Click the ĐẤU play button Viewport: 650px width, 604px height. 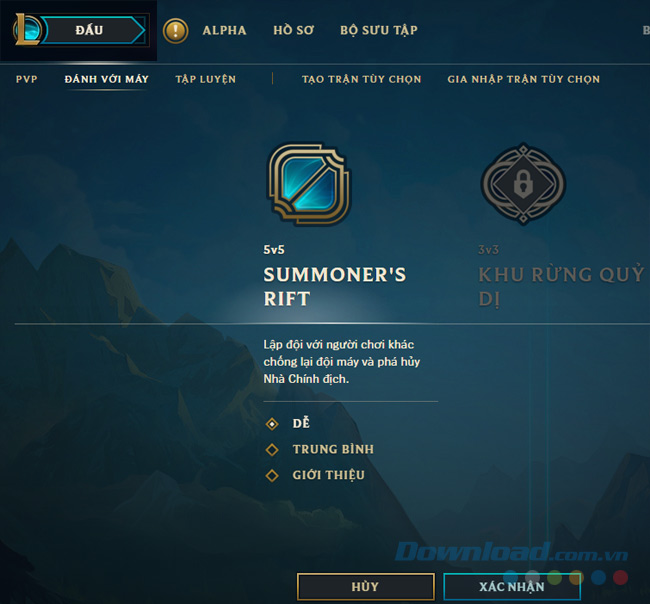(90, 30)
